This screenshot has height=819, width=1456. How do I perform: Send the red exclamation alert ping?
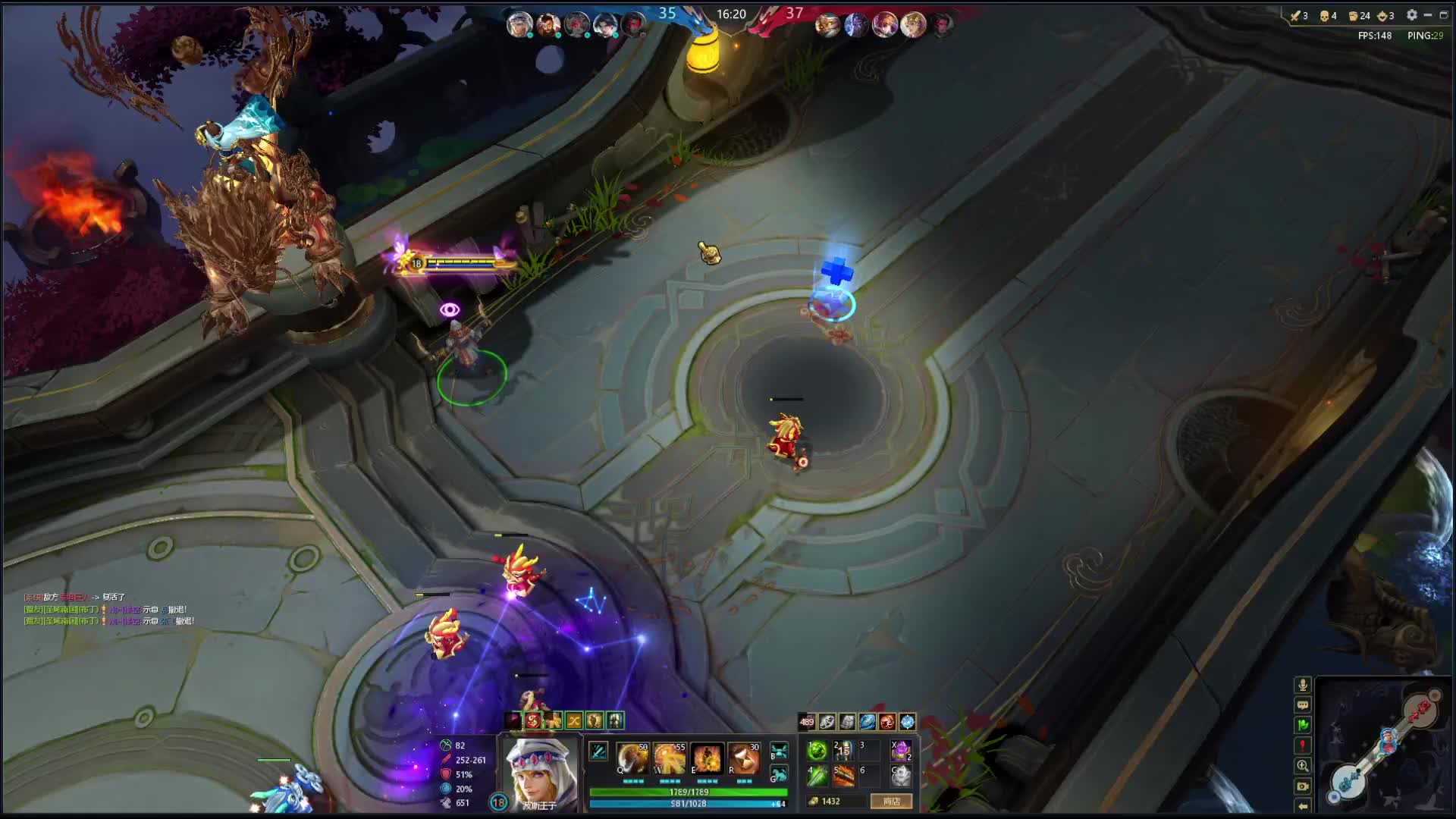pos(1303,746)
